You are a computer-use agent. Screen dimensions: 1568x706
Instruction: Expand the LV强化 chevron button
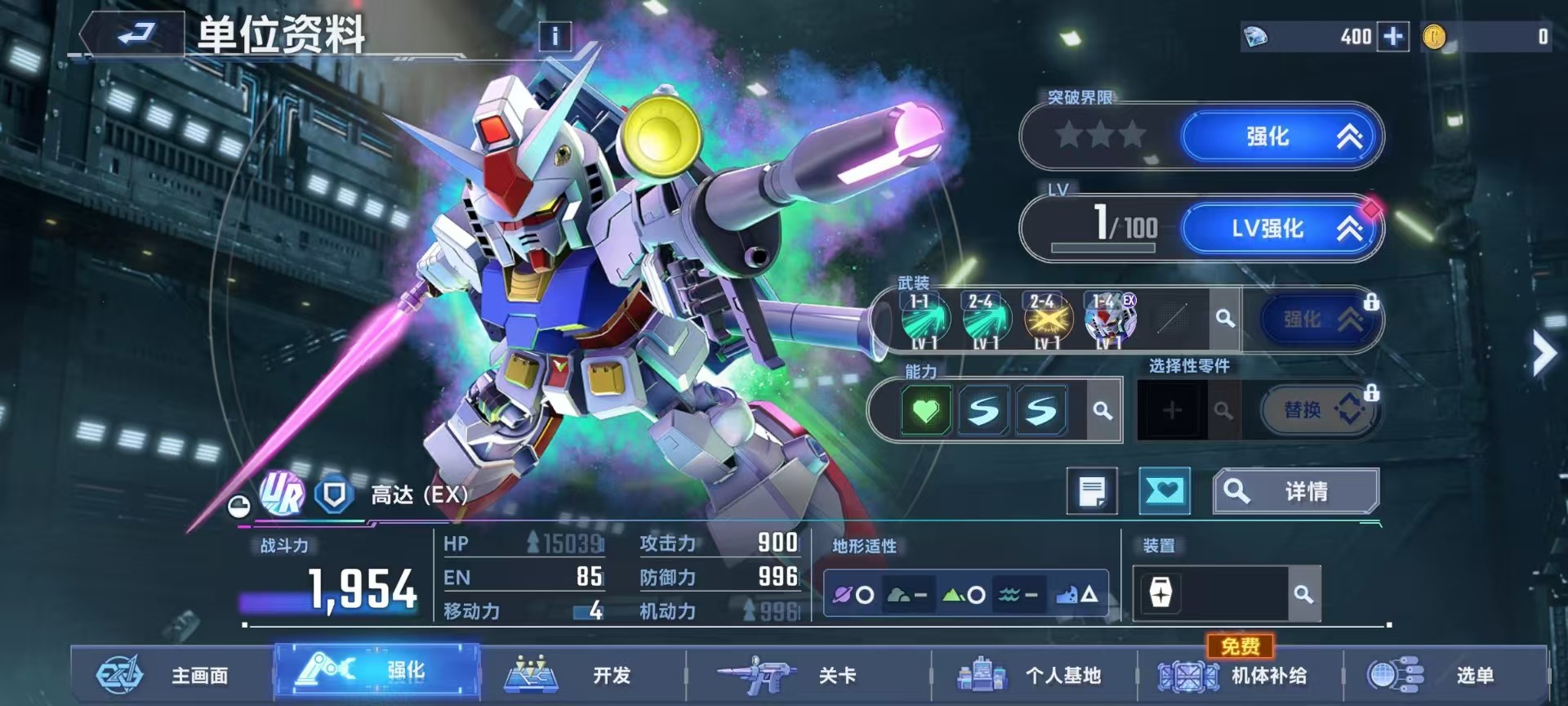[x=1349, y=230]
